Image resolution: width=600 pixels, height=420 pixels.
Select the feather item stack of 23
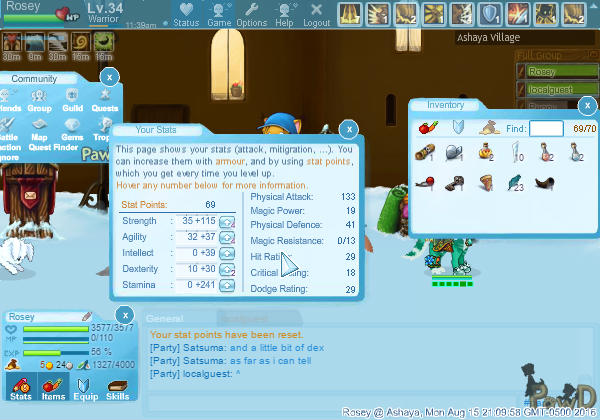click(516, 183)
